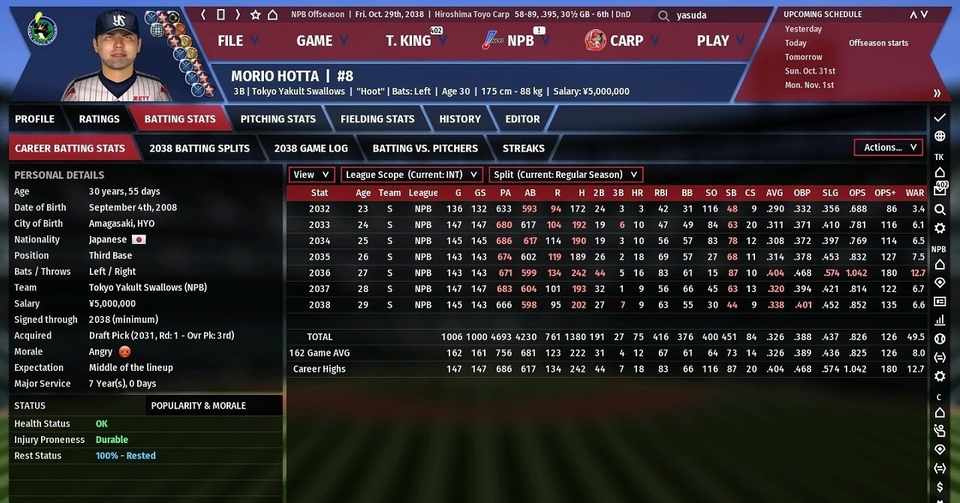Show Batting vs. Pitchers subtab

click(x=425, y=148)
